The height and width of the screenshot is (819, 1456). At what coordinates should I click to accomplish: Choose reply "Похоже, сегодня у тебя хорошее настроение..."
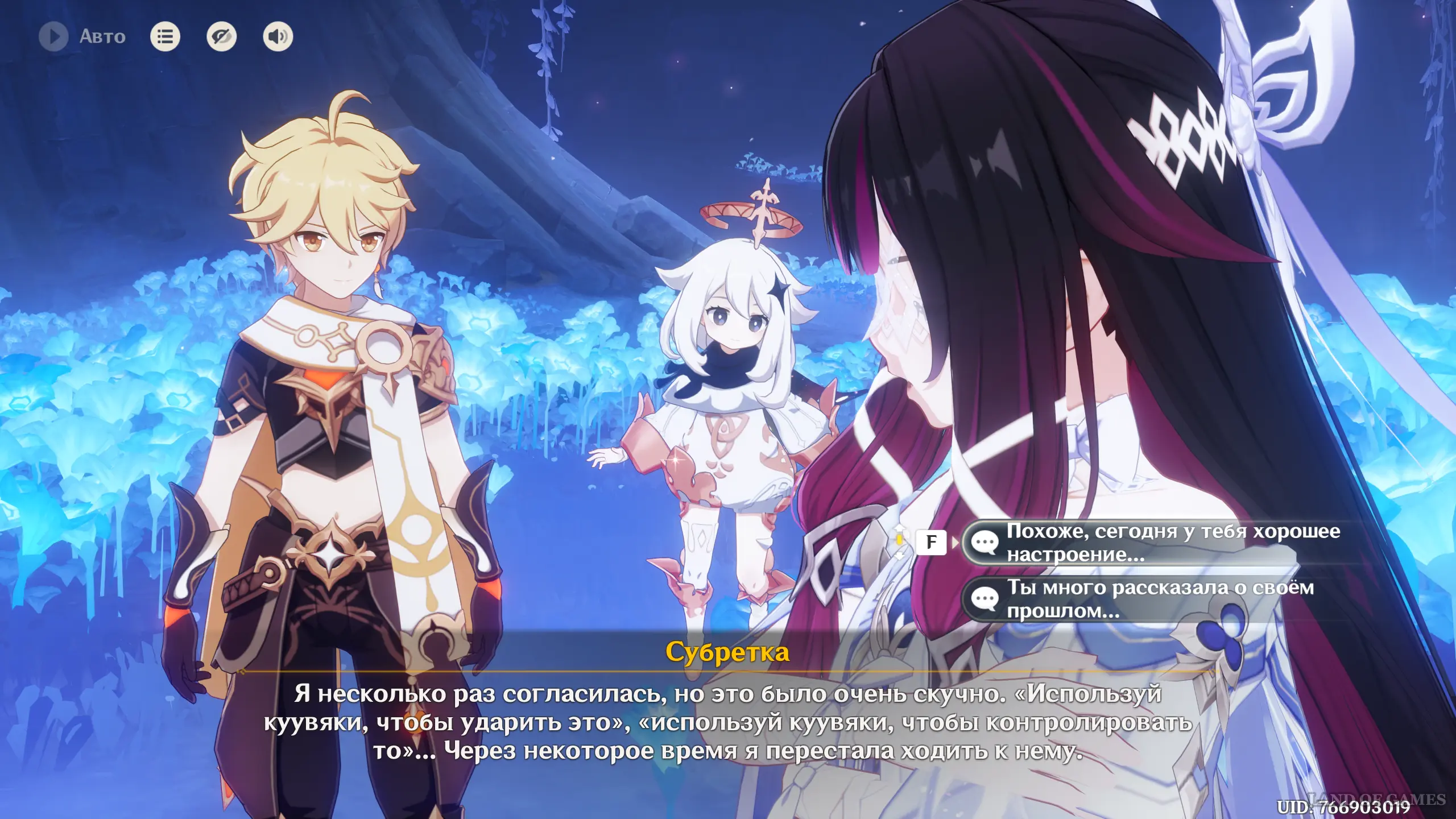[x=1160, y=543]
